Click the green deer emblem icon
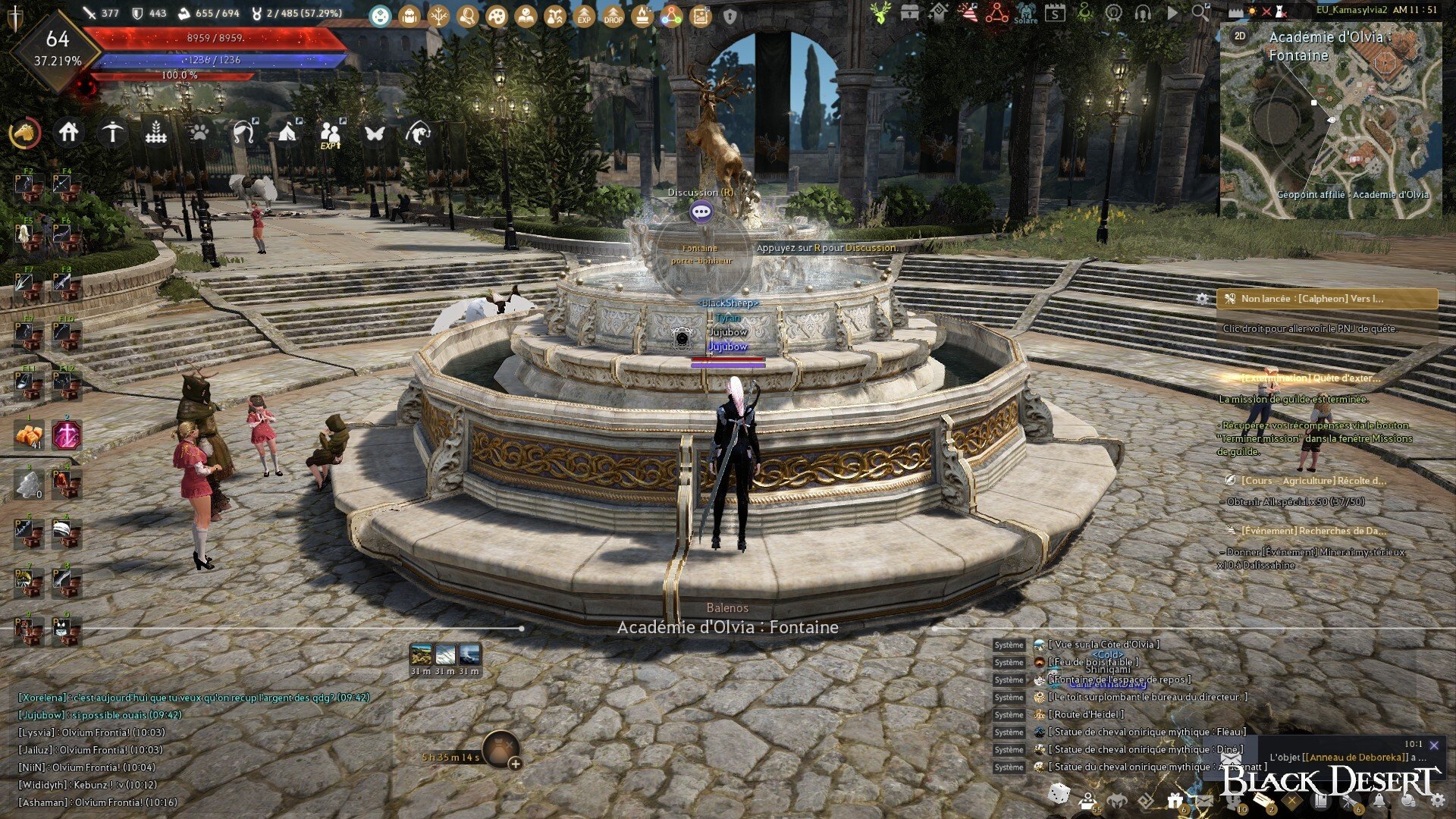The width and height of the screenshot is (1456, 819). pos(880,13)
